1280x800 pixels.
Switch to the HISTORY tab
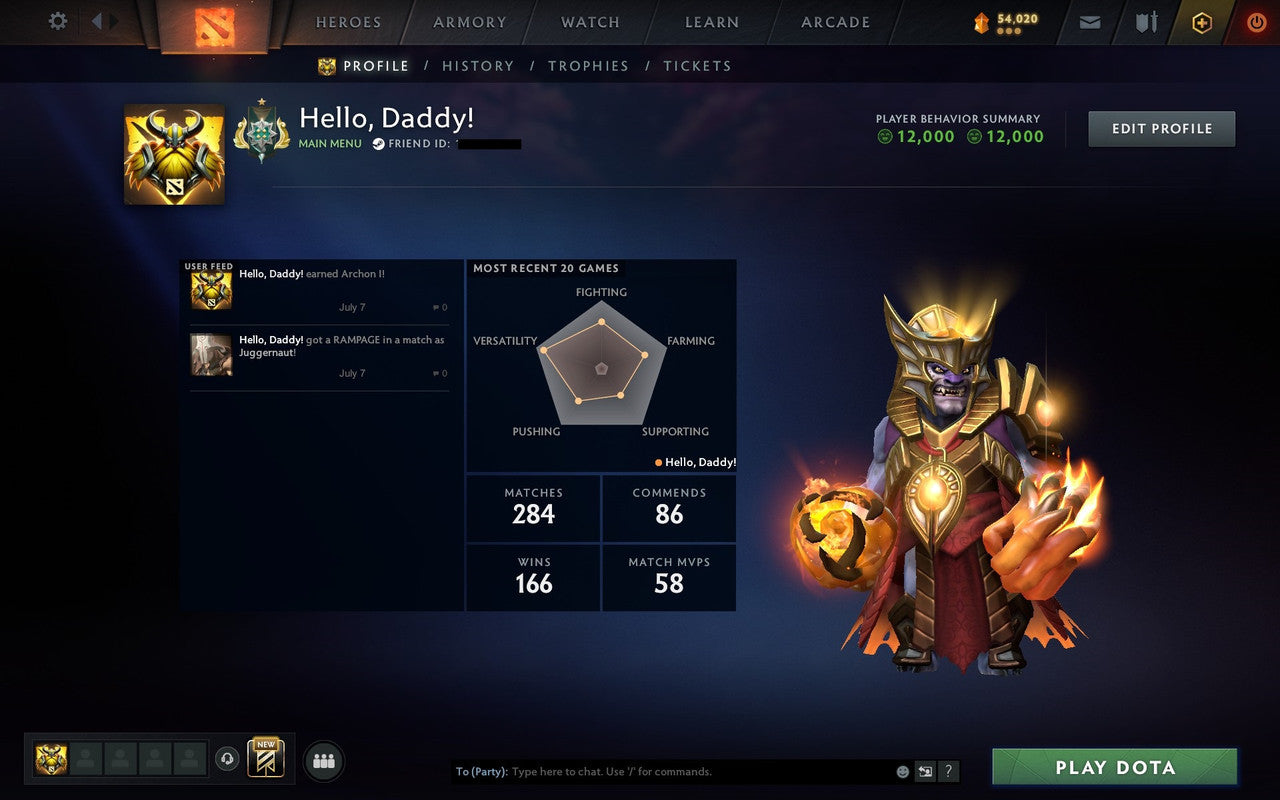tap(478, 66)
